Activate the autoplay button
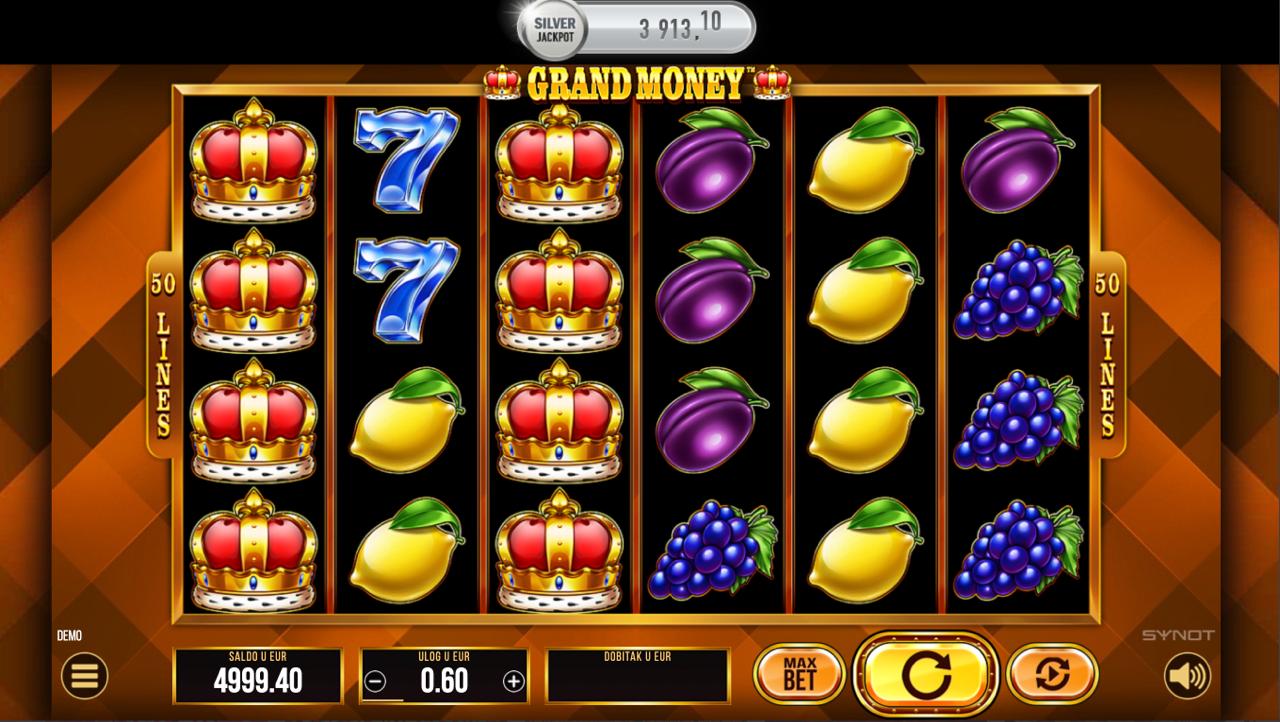Screen dimensions: 1280x722 tap(1052, 674)
